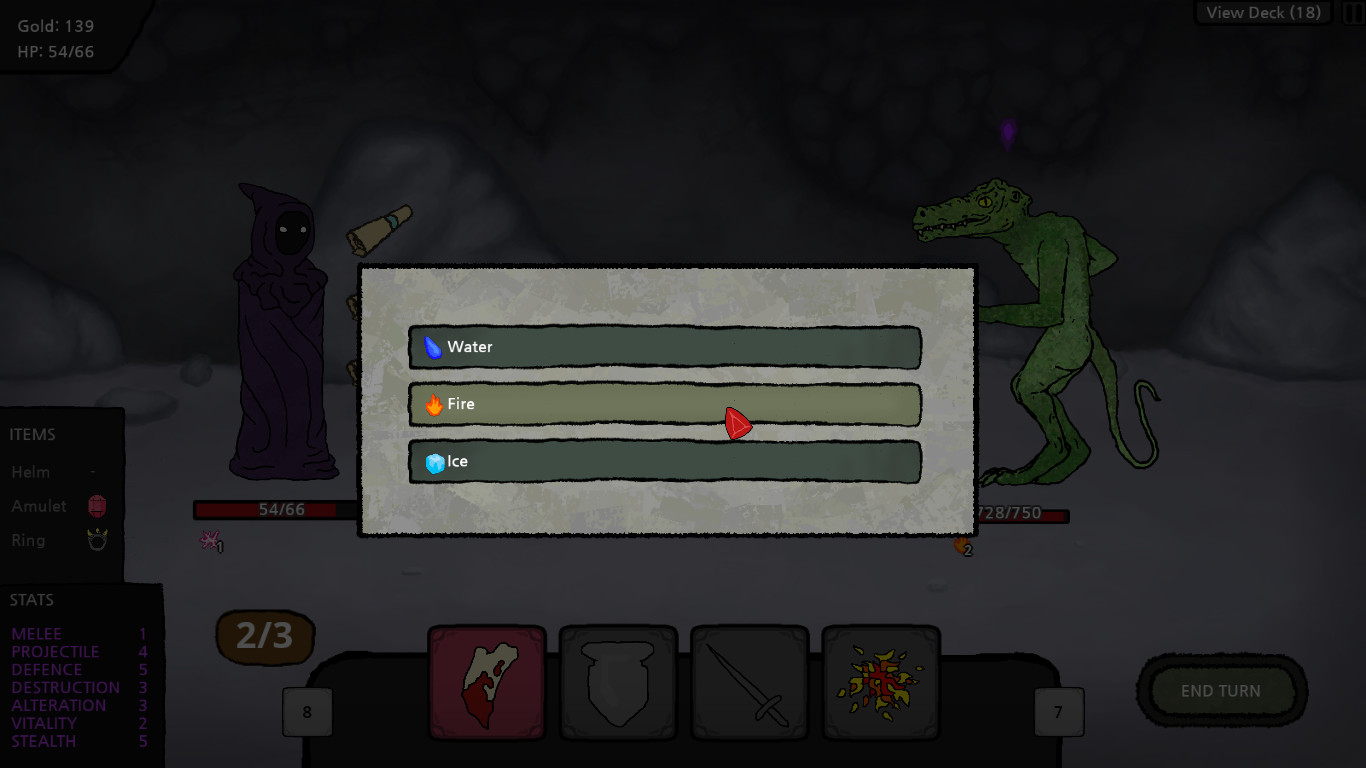Viewport: 1366px width, 768px height.
Task: Select the Water element option
Action: 665,347
